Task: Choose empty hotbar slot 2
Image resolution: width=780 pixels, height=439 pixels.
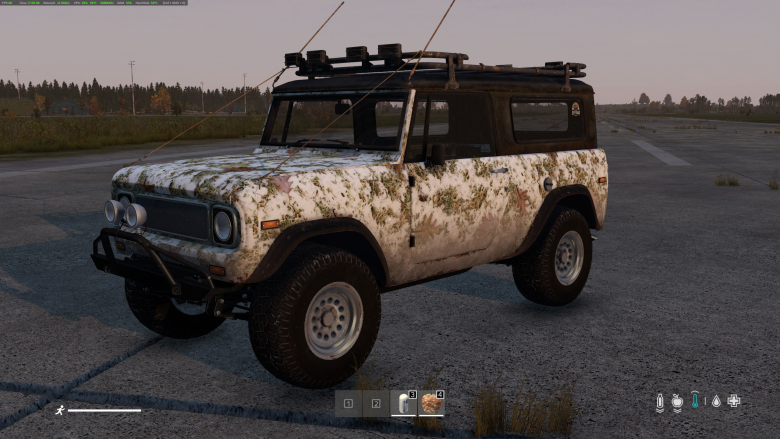Action: pyautogui.click(x=376, y=404)
